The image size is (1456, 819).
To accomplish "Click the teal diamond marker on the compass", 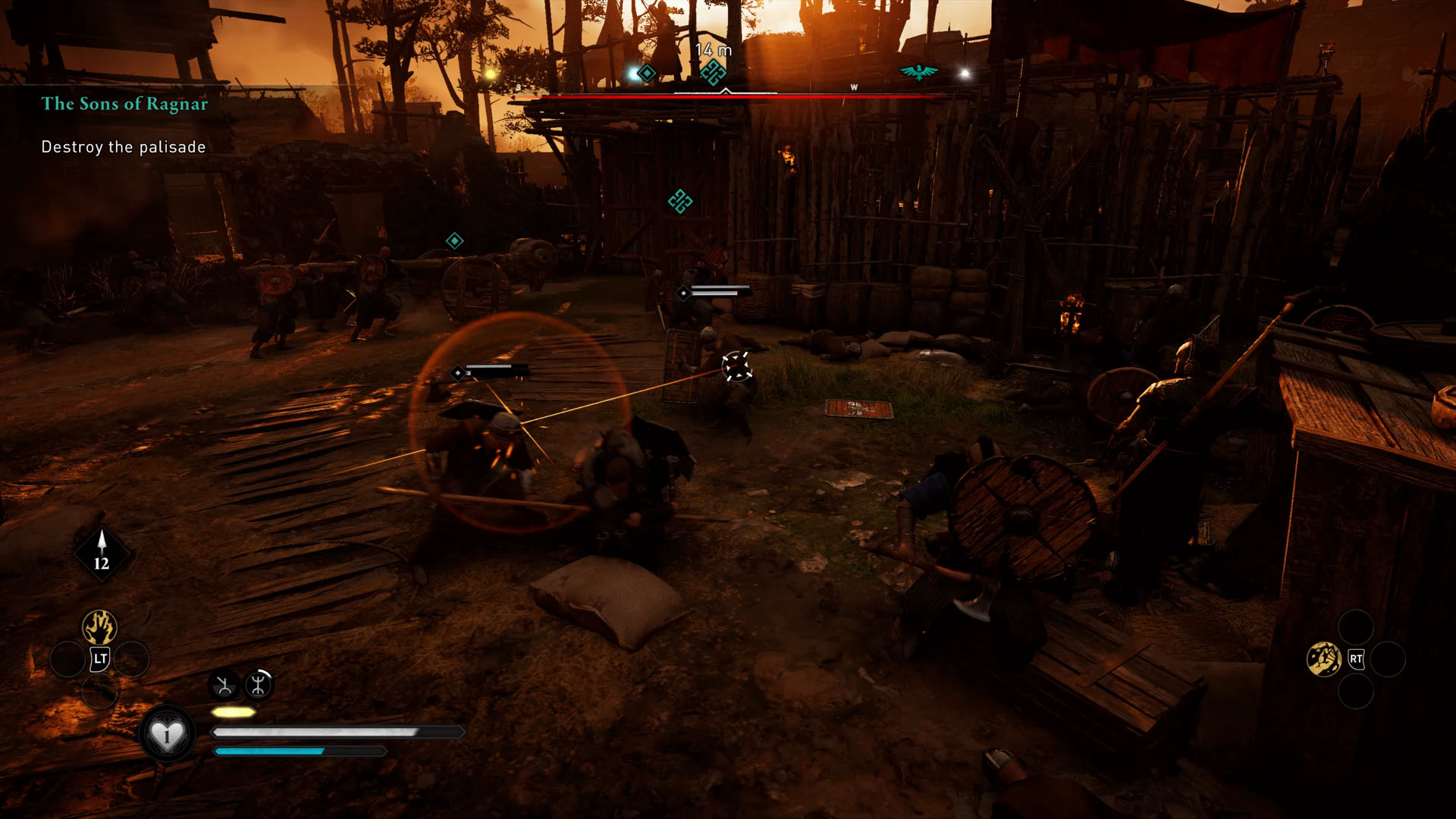I will [x=646, y=74].
